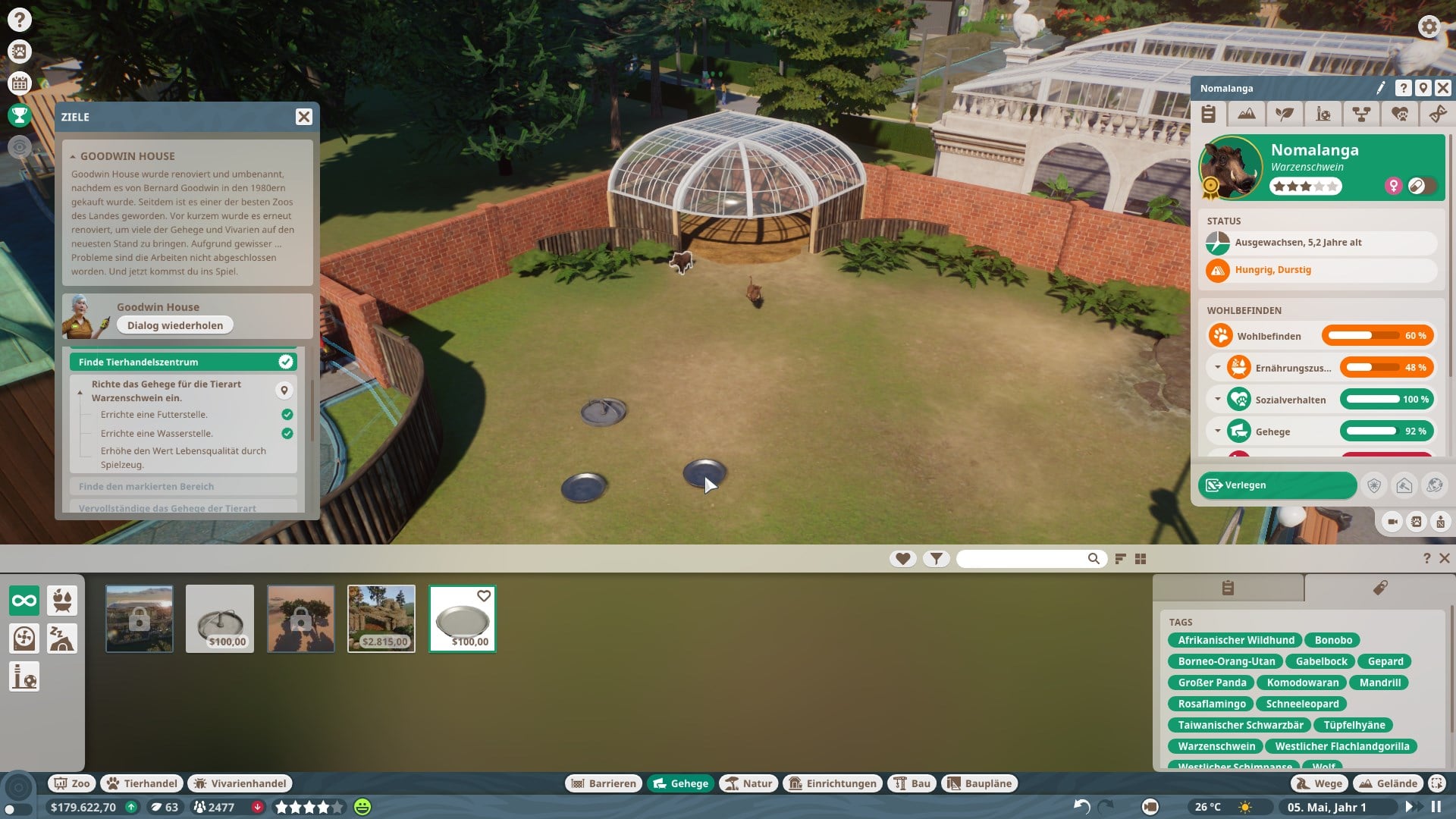Switch to the Barrieren build category
The width and height of the screenshot is (1456, 819).
tap(604, 783)
